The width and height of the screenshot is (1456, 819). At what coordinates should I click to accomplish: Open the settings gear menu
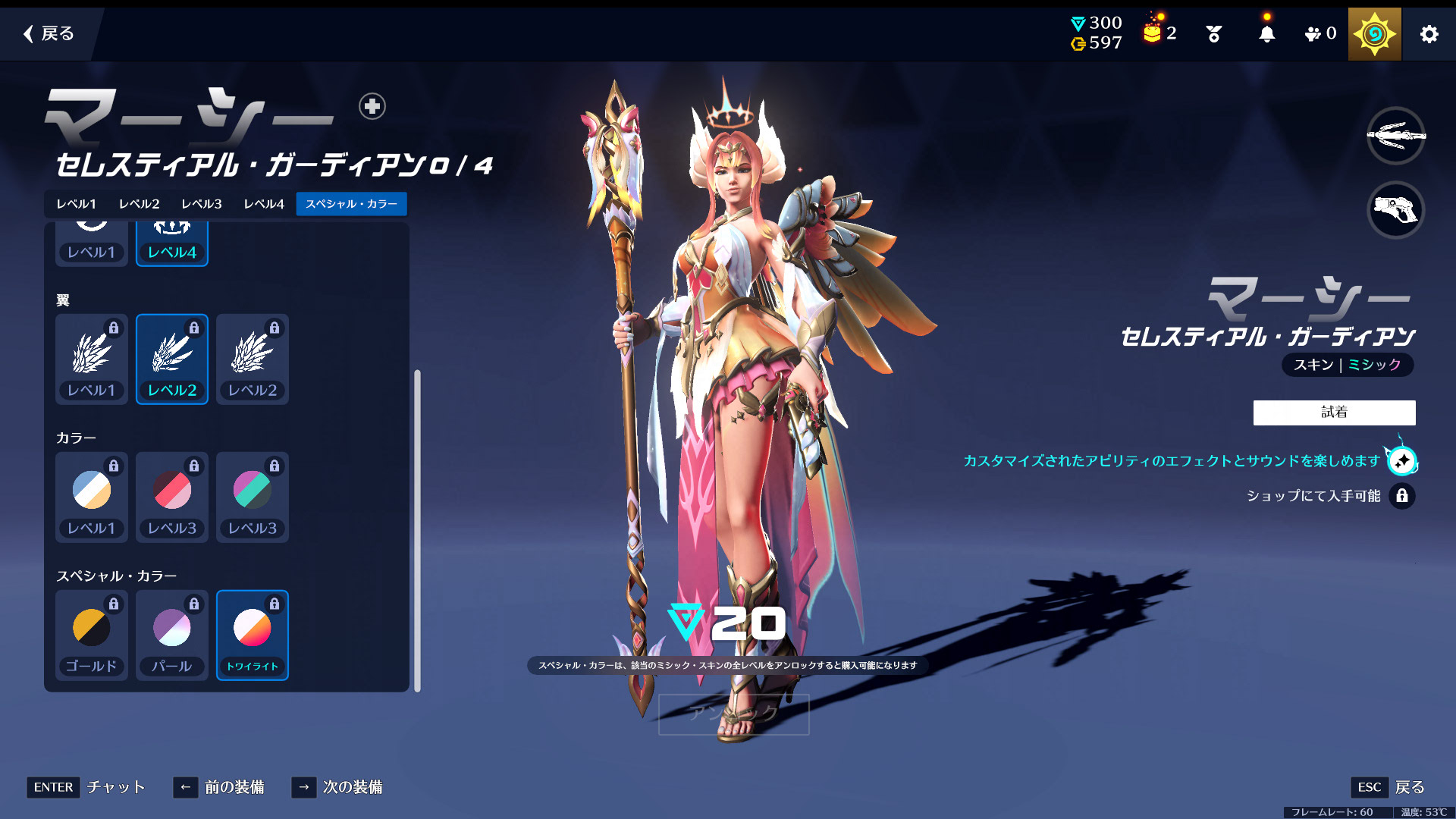1429,34
